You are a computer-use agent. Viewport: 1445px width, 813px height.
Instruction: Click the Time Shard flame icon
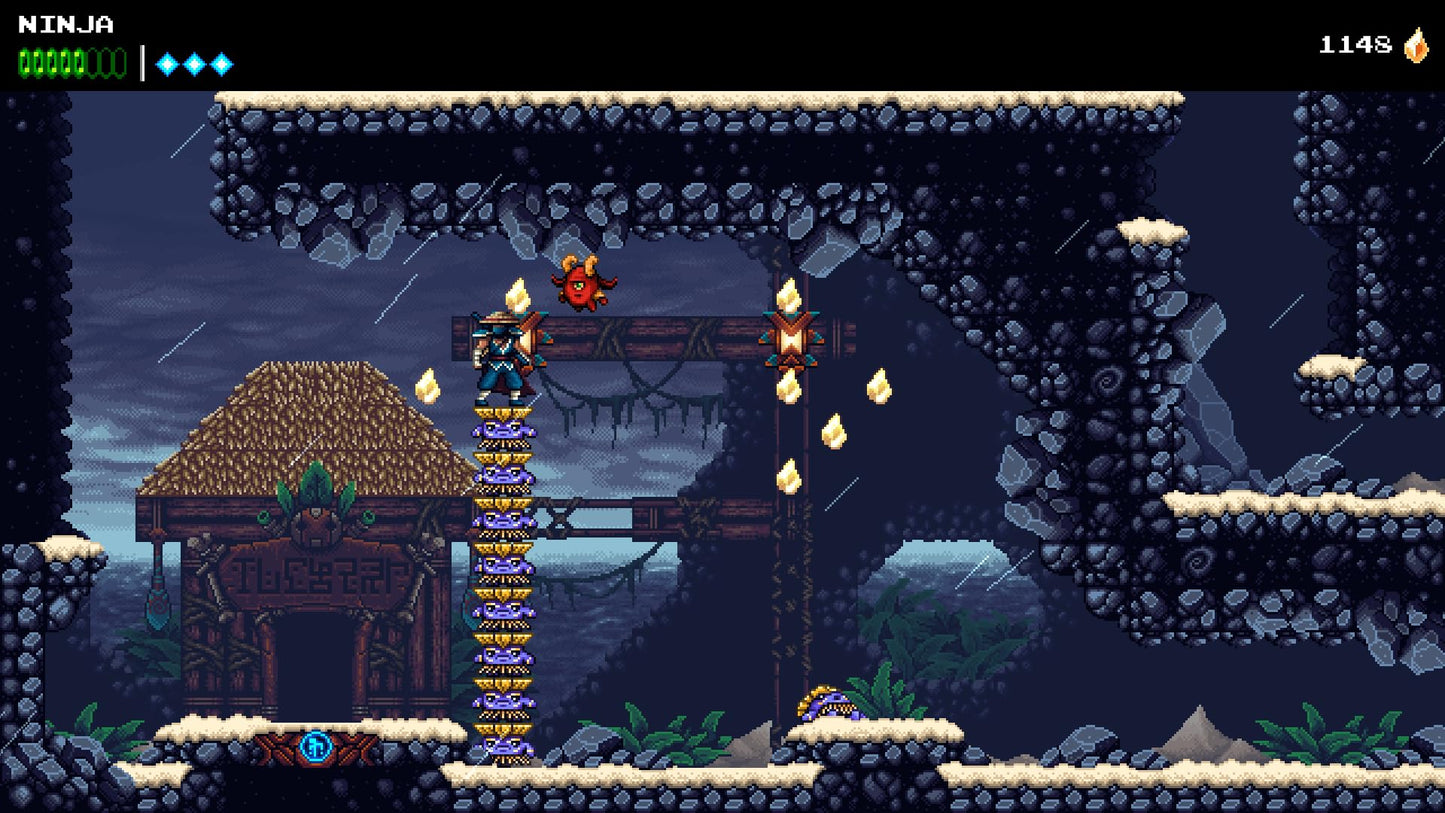click(x=1415, y=44)
